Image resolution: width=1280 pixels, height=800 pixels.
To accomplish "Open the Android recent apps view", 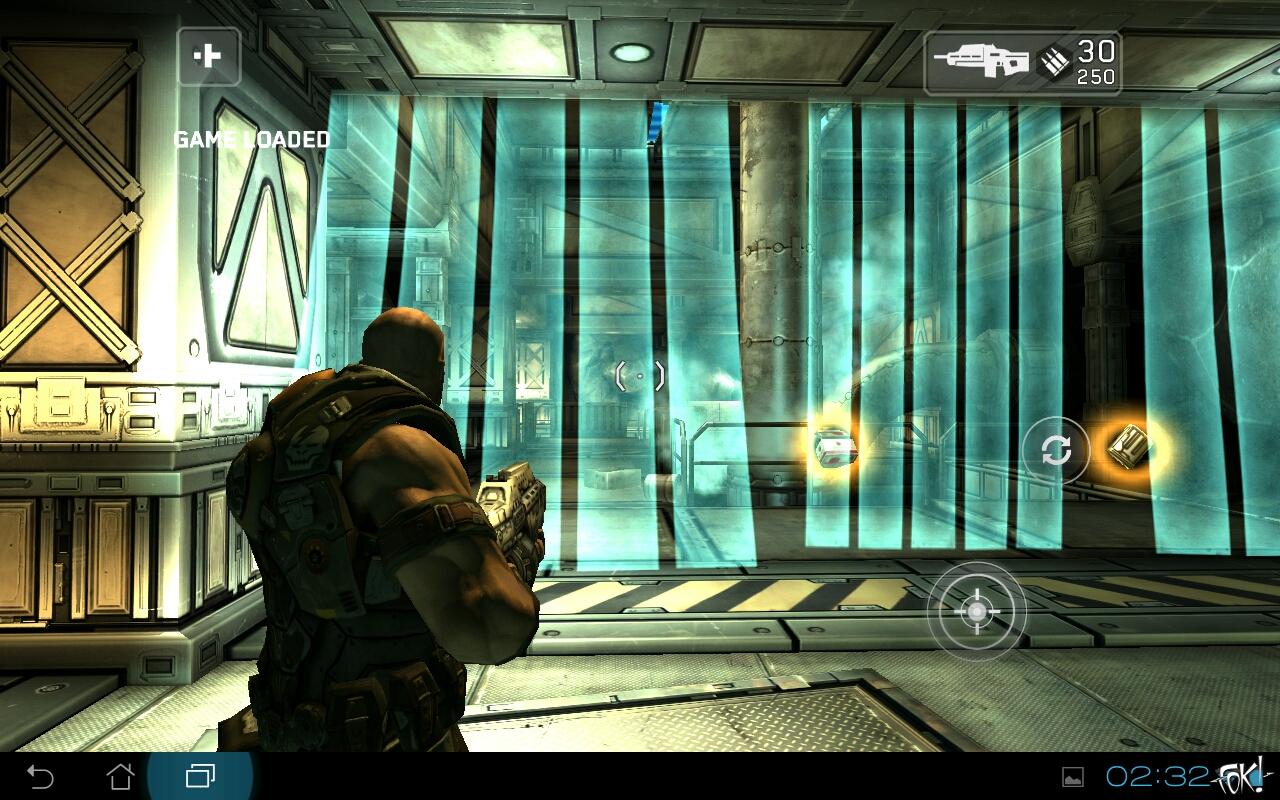I will point(200,776).
